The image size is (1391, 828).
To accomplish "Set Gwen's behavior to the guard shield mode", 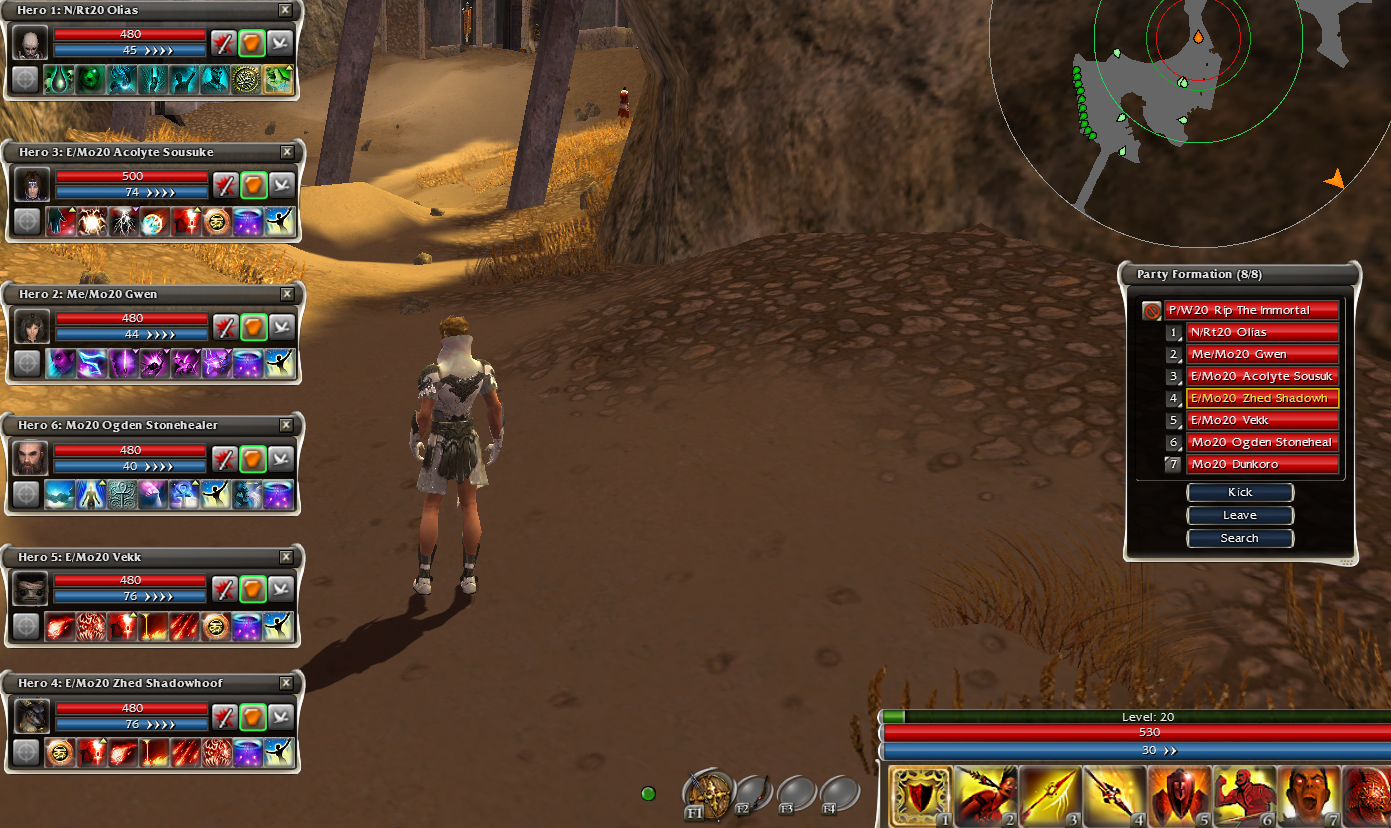I will [253, 327].
